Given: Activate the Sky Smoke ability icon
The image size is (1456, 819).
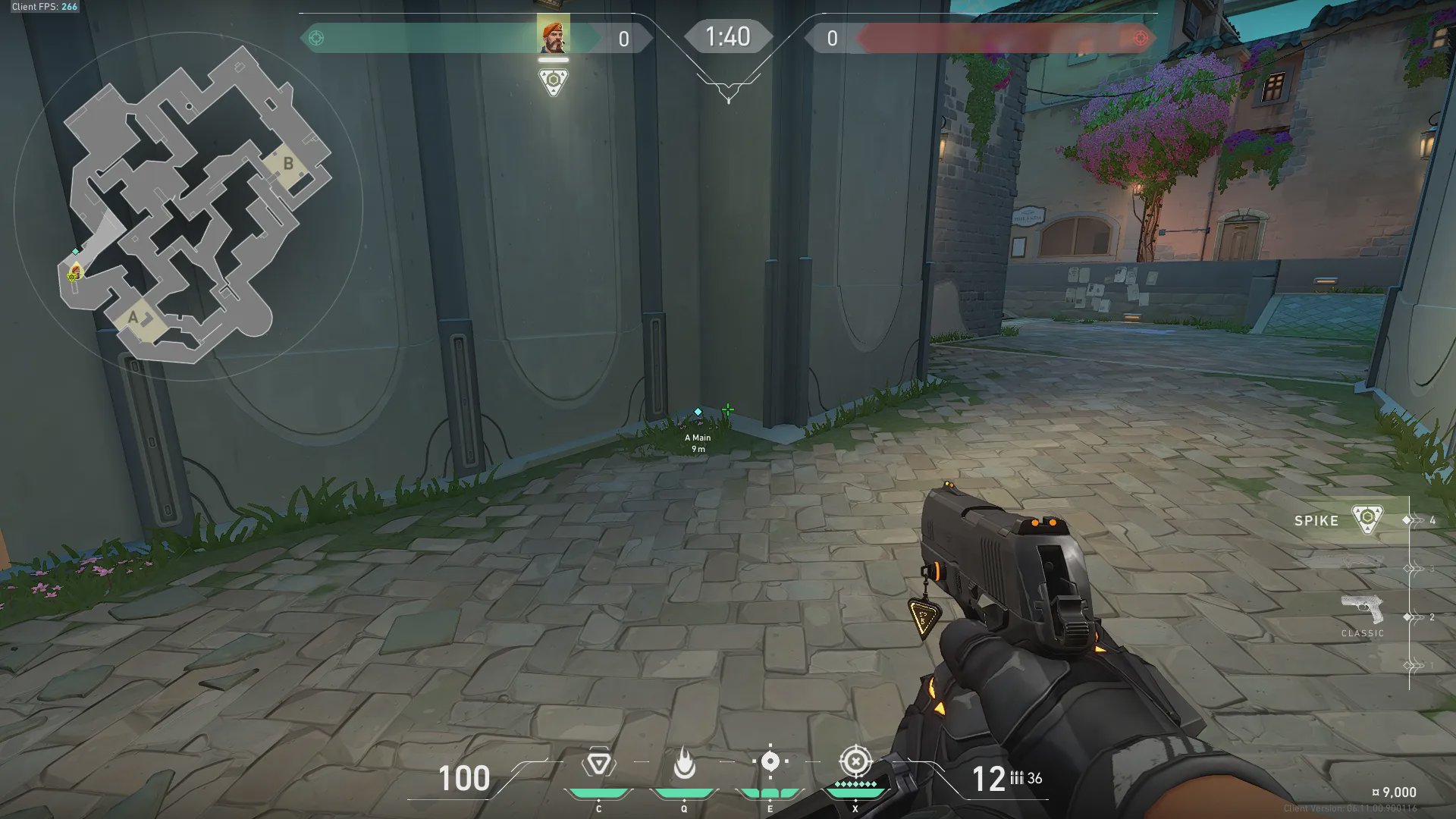Looking at the screenshot, I should pos(770,761).
